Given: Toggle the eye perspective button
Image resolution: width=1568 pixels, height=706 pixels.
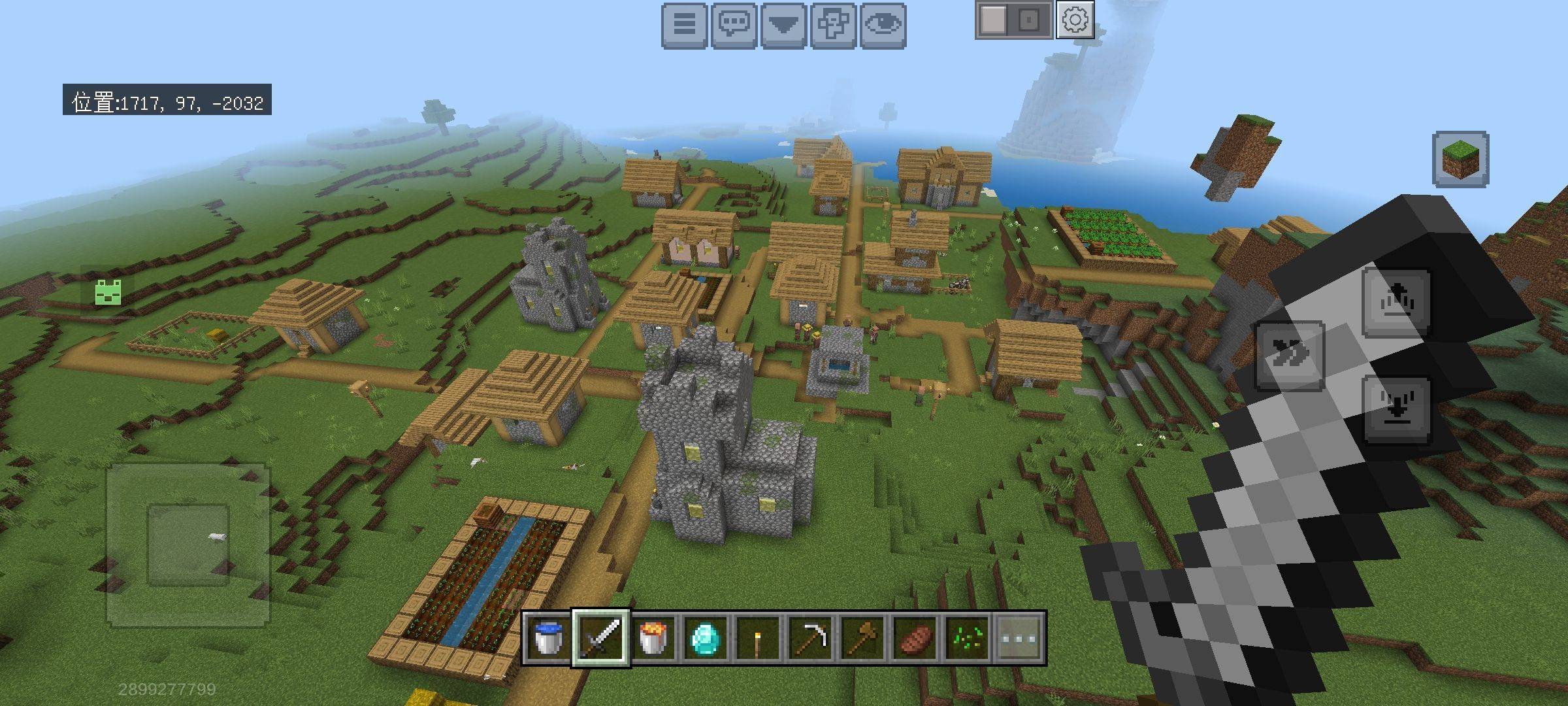Looking at the screenshot, I should tap(883, 25).
